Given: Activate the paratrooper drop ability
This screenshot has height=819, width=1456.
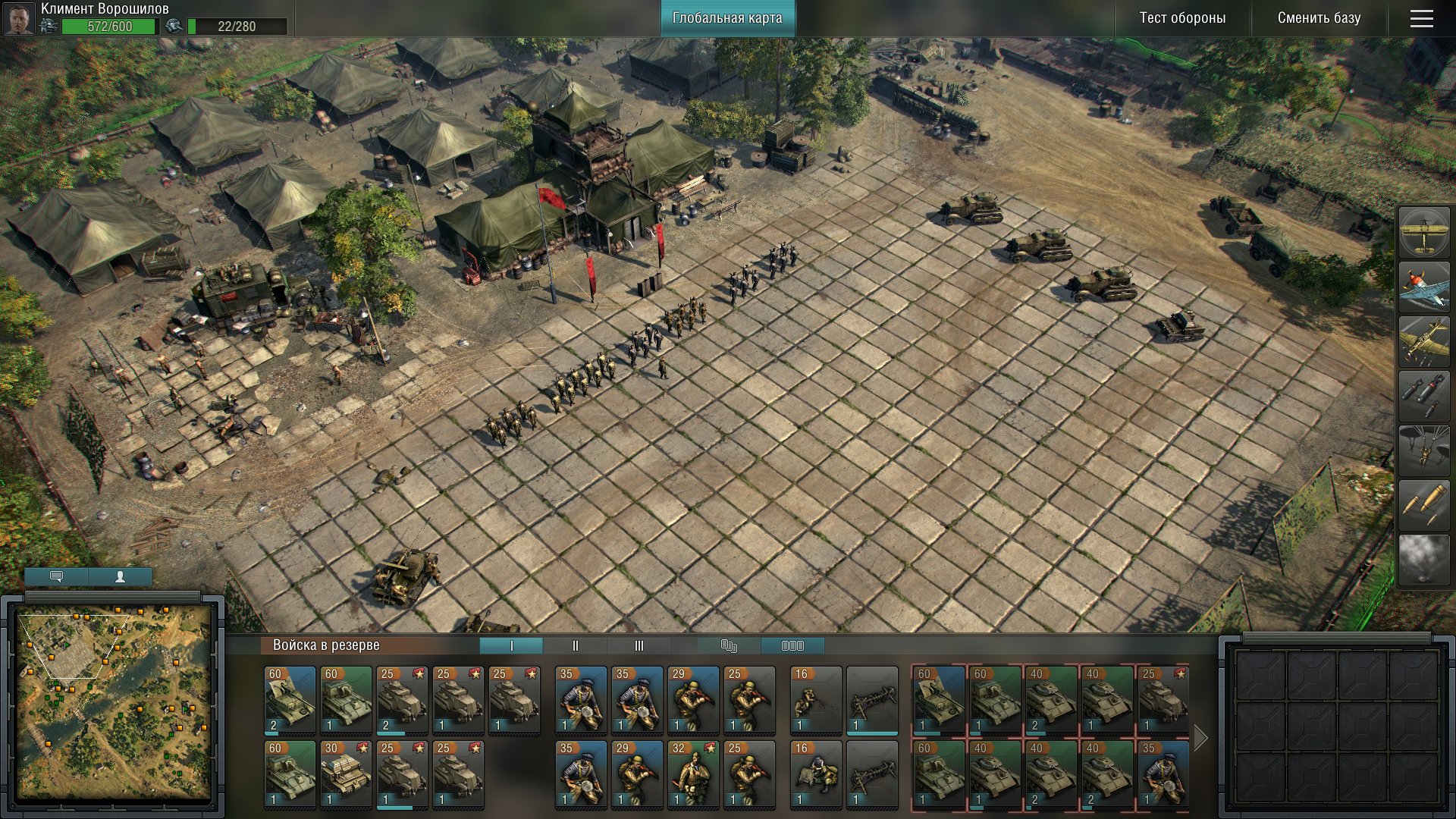Looking at the screenshot, I should pyautogui.click(x=1423, y=450).
